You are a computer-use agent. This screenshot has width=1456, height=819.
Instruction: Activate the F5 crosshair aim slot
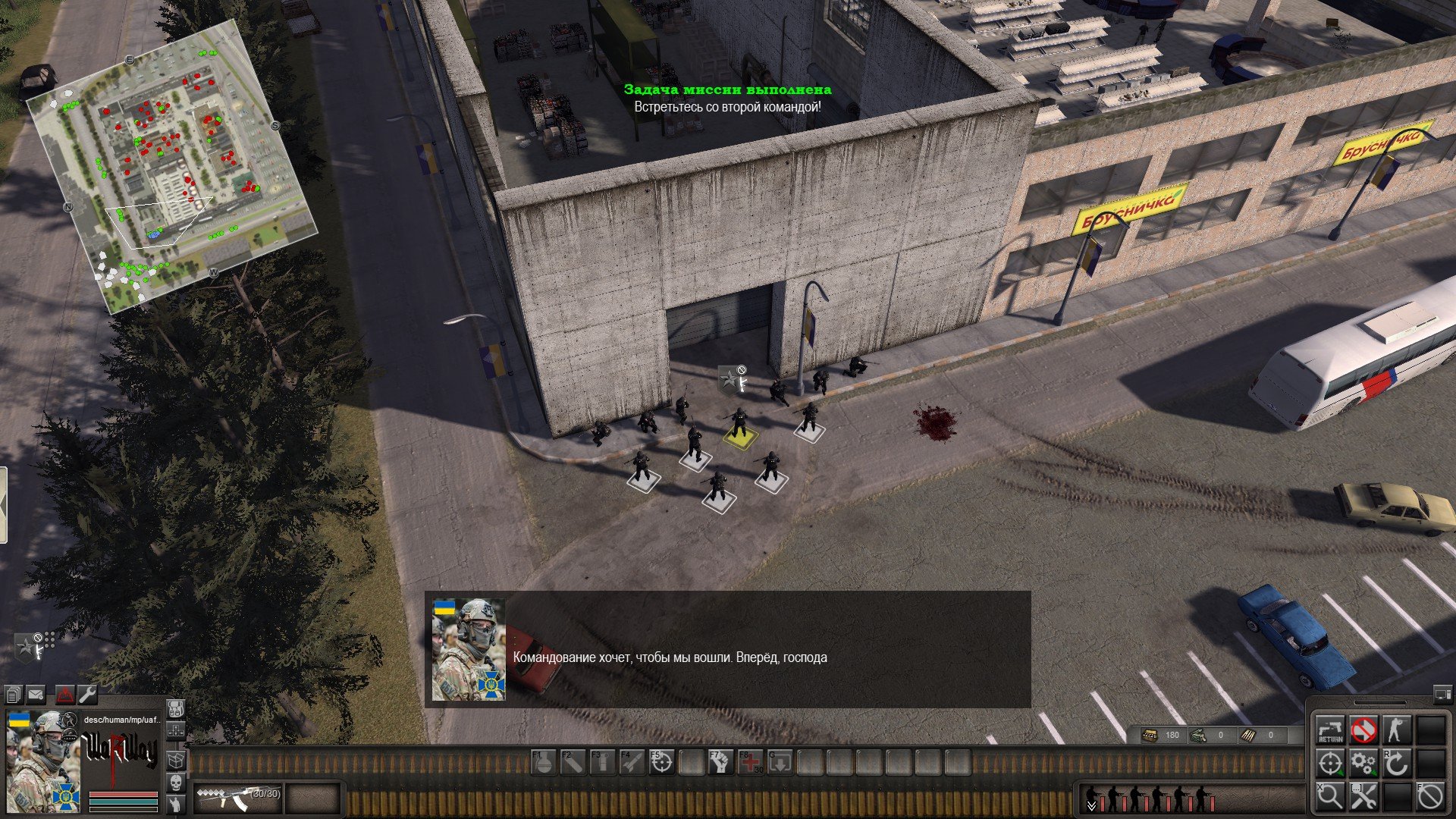[x=662, y=763]
